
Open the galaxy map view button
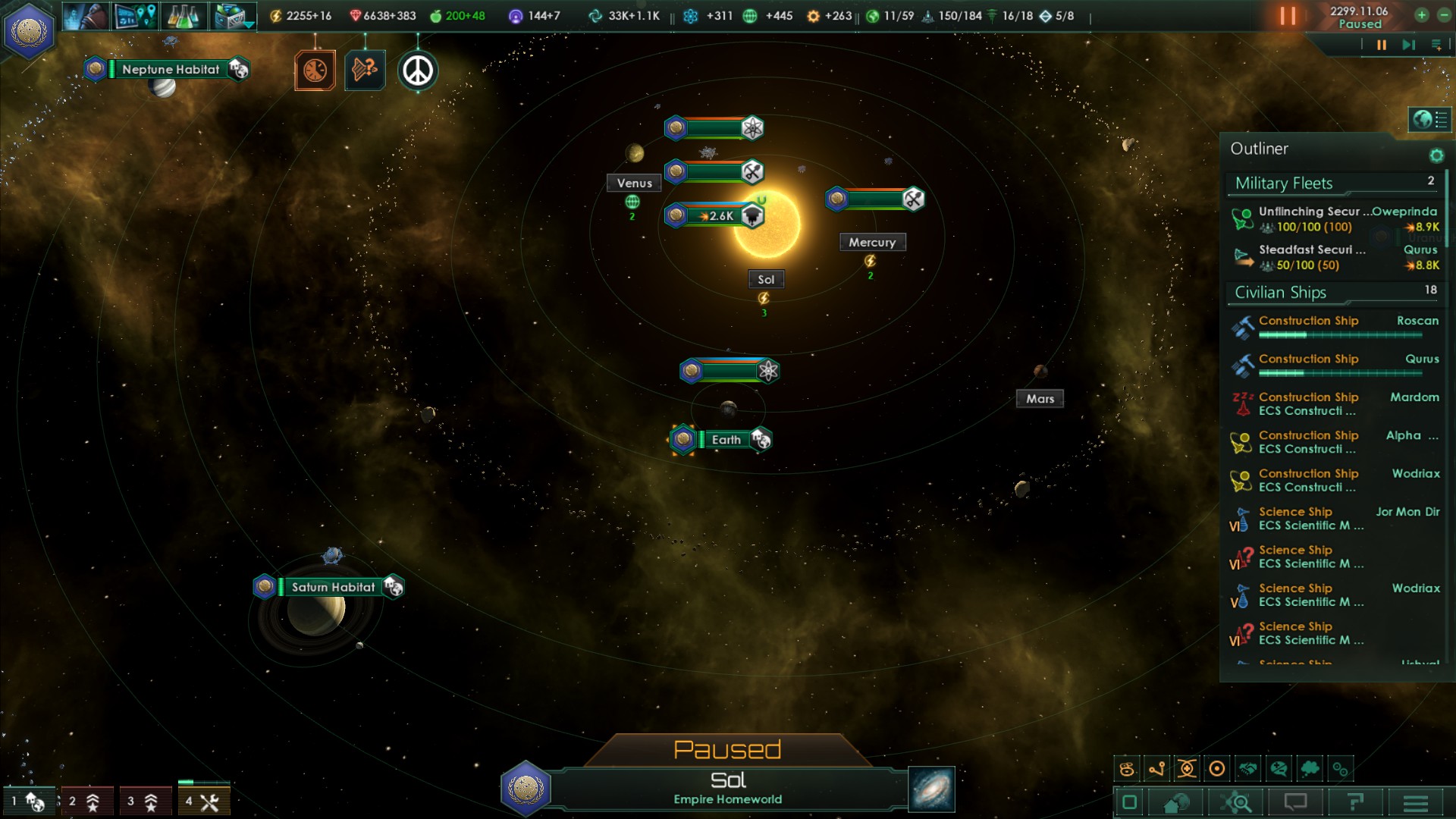tap(931, 789)
